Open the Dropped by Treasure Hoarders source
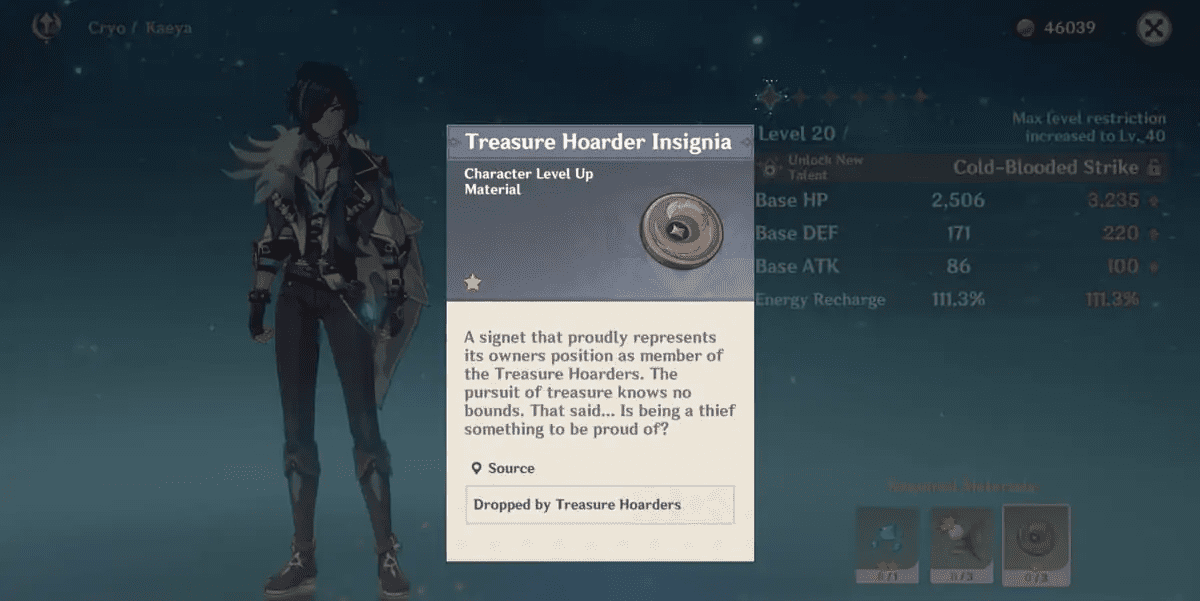Screen dimensions: 1200x601 pos(600,505)
